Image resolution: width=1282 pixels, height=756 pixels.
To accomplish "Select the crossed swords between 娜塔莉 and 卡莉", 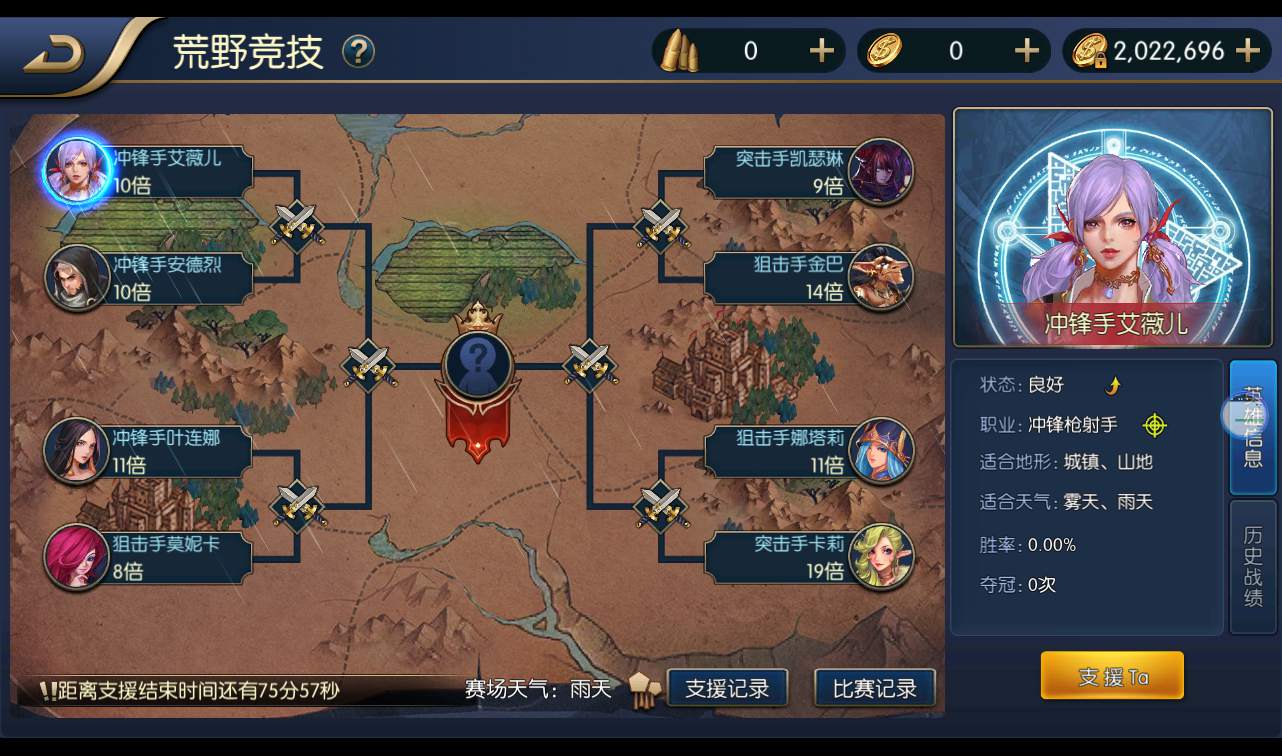I will pyautogui.click(x=661, y=508).
